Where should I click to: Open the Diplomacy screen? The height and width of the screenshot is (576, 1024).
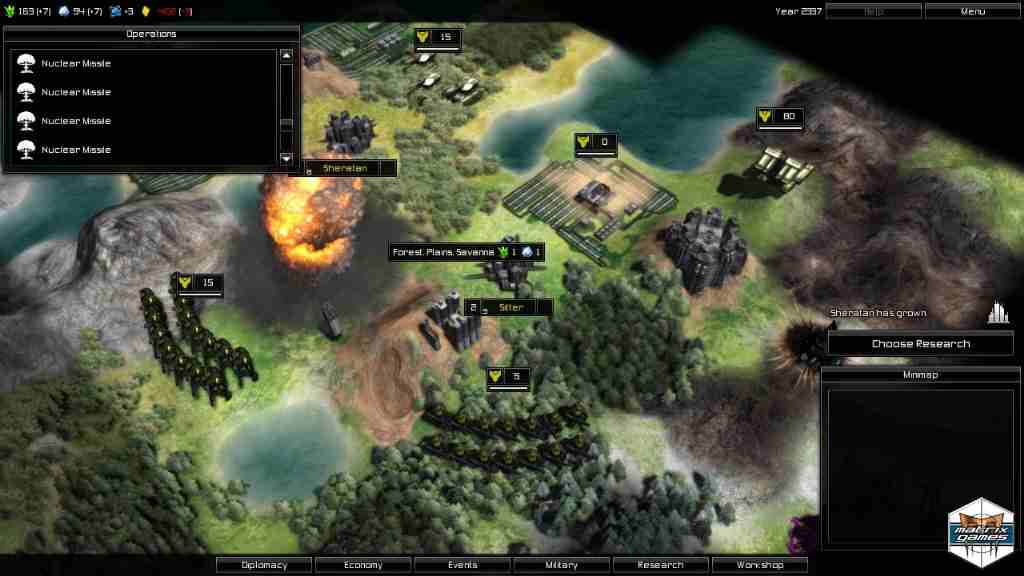click(x=264, y=565)
